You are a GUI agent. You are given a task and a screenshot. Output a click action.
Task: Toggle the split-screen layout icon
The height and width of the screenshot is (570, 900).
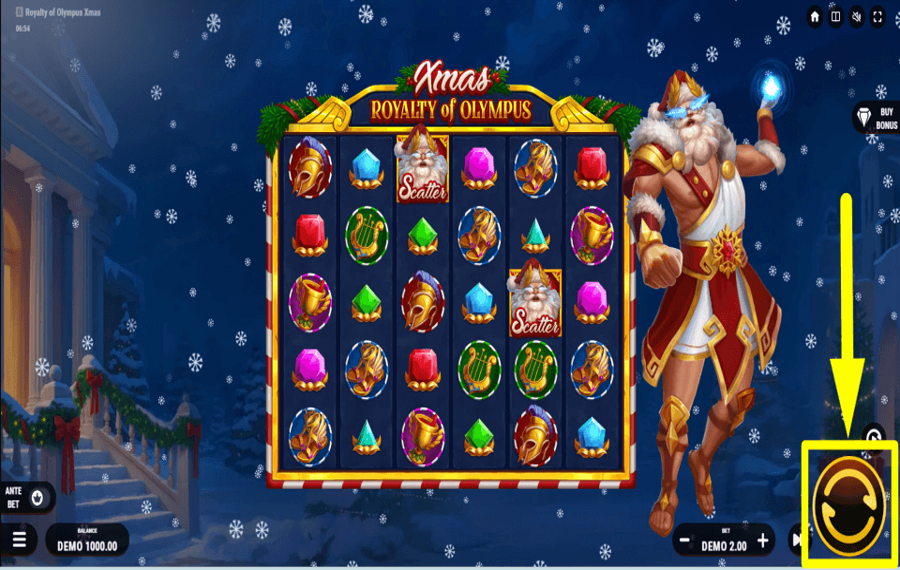tap(835, 17)
